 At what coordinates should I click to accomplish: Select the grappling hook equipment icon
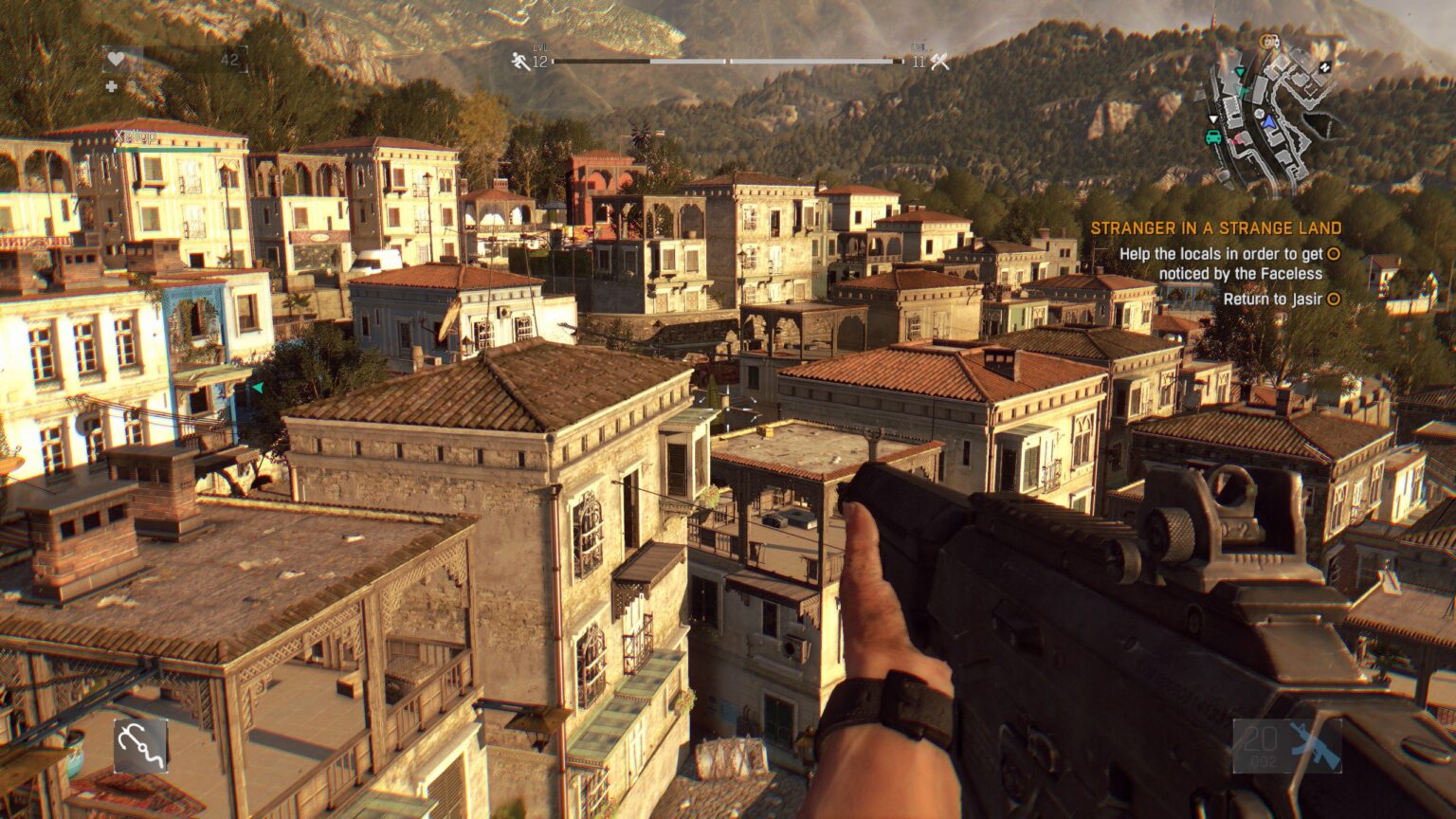click(141, 745)
